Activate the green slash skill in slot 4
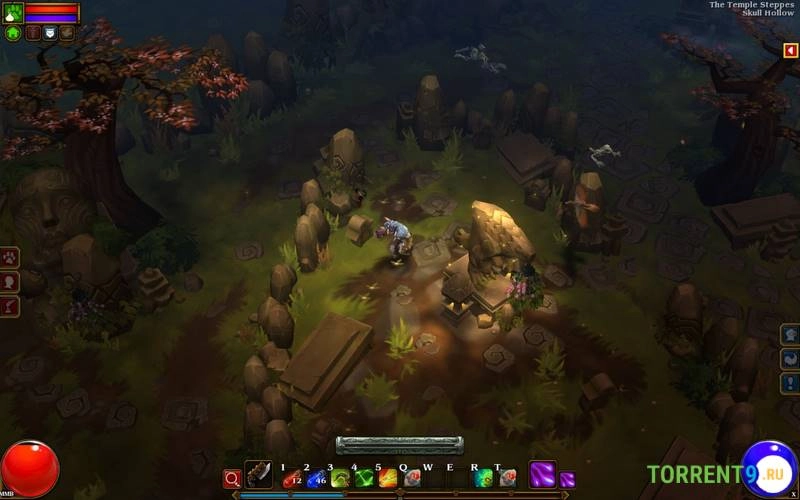The width and height of the screenshot is (800, 500). click(x=364, y=479)
